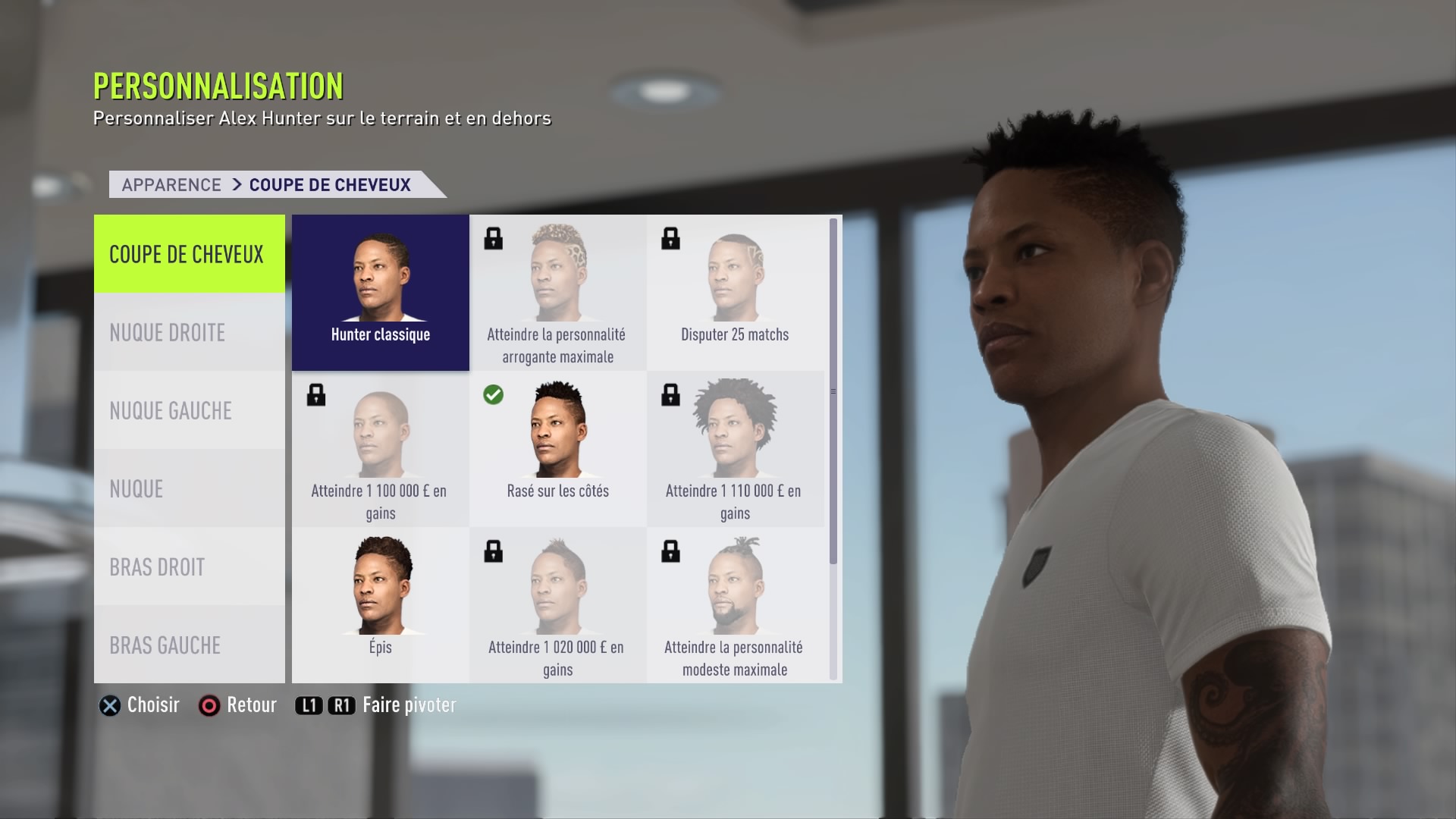This screenshot has width=1456, height=819.
Task: Click the green checkmark on 'Rasé sur les côtés'
Action: click(x=494, y=396)
